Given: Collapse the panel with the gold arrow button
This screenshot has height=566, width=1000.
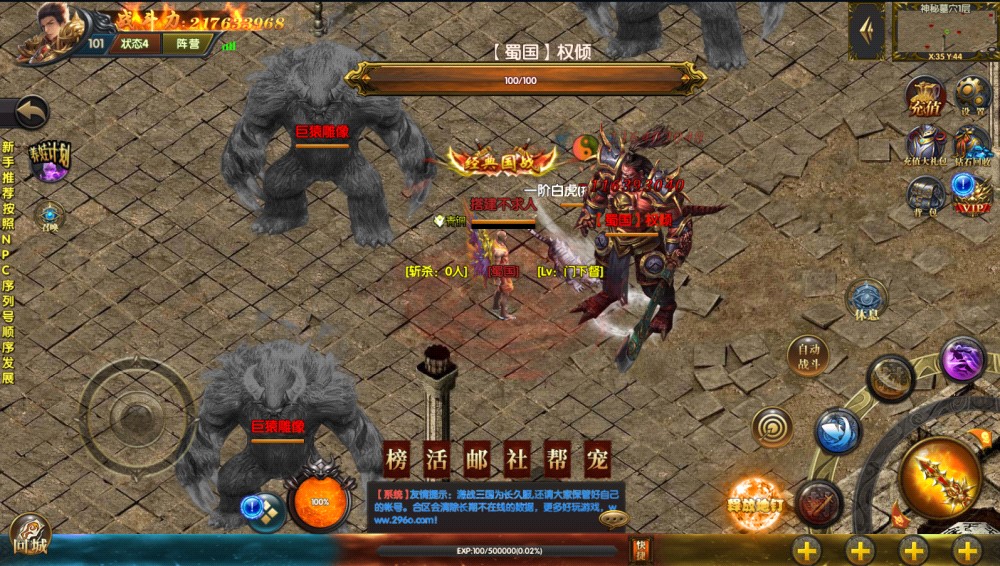Looking at the screenshot, I should tap(866, 31).
